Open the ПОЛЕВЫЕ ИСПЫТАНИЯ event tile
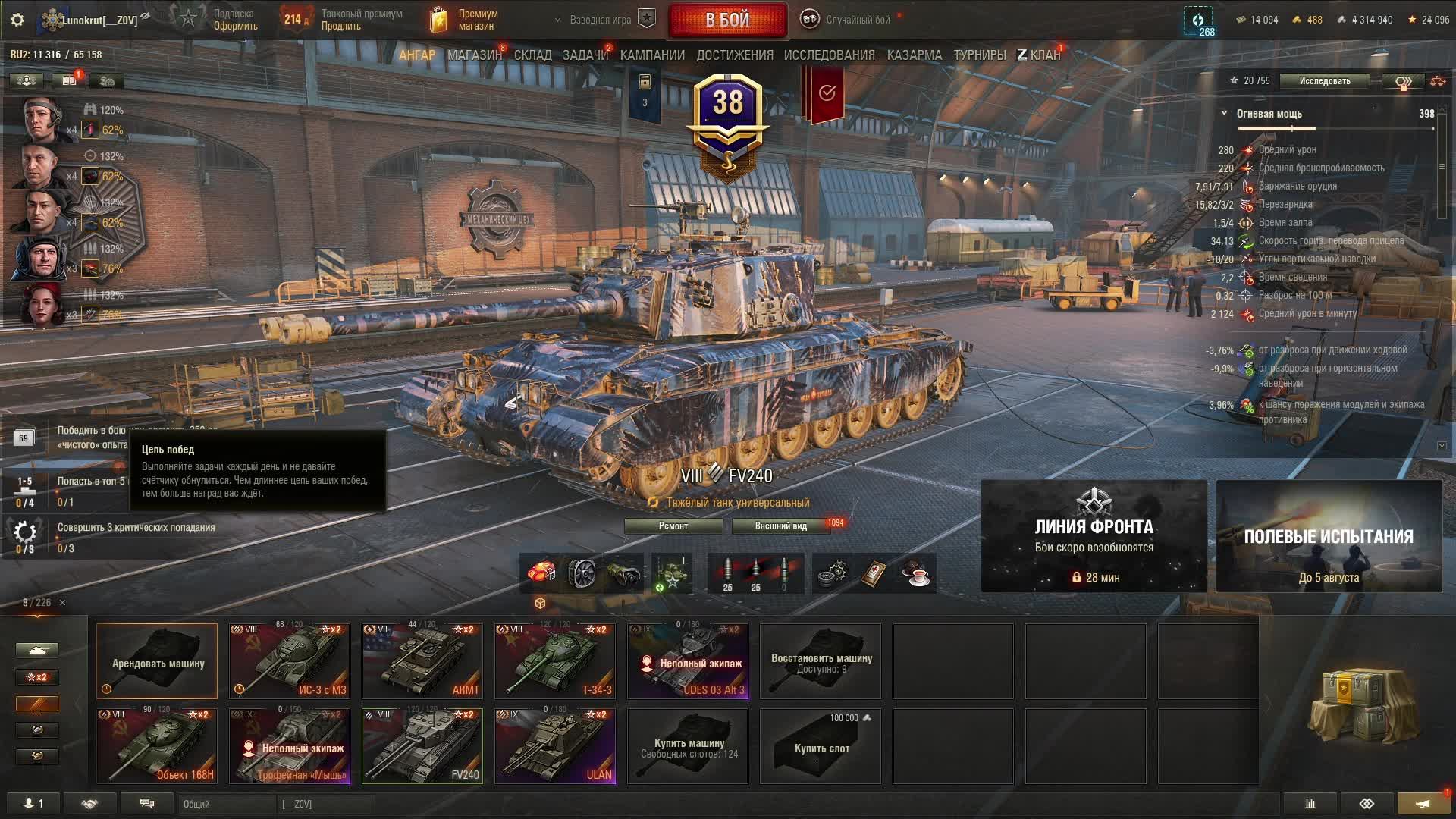This screenshot has height=819, width=1456. (x=1329, y=536)
